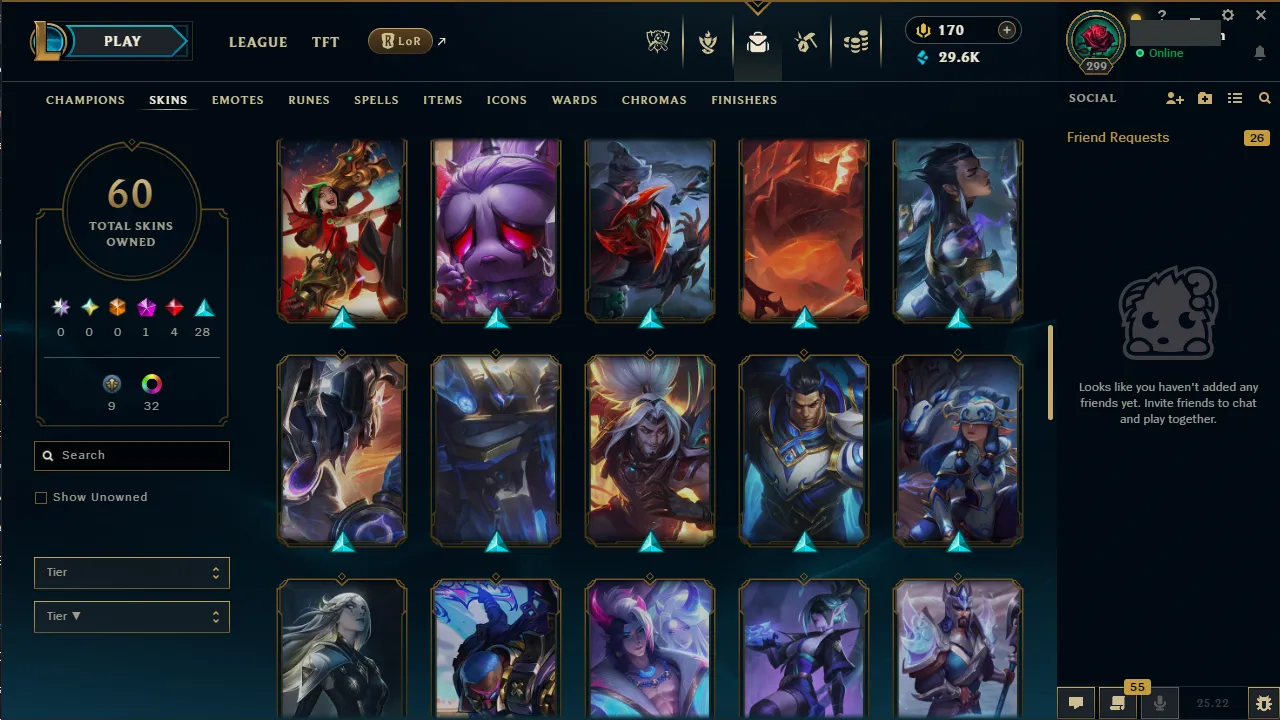The height and width of the screenshot is (720, 1280).
Task: Mute your microphone
Action: 1160,702
